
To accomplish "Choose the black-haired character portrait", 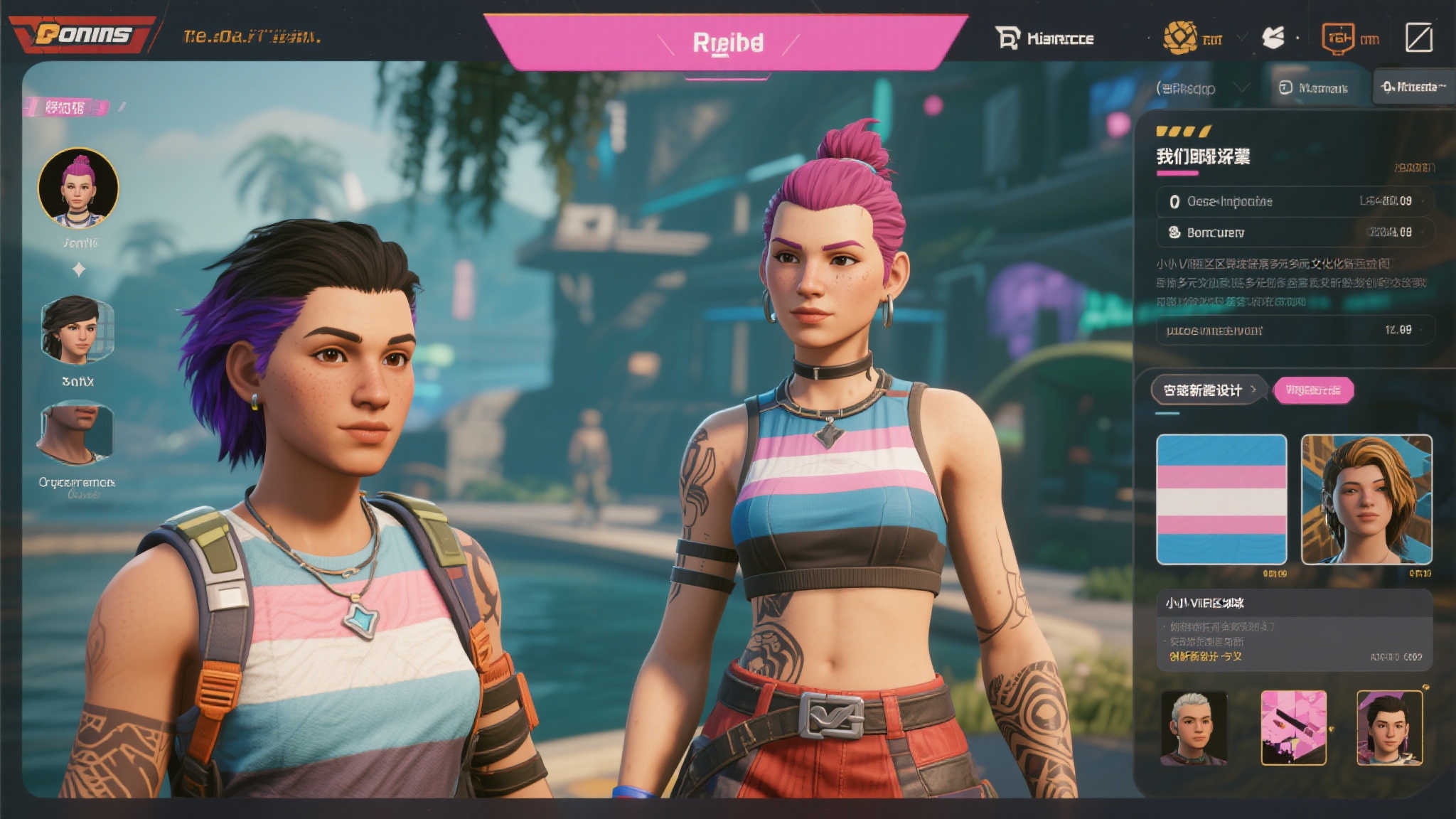I will pos(77,329).
